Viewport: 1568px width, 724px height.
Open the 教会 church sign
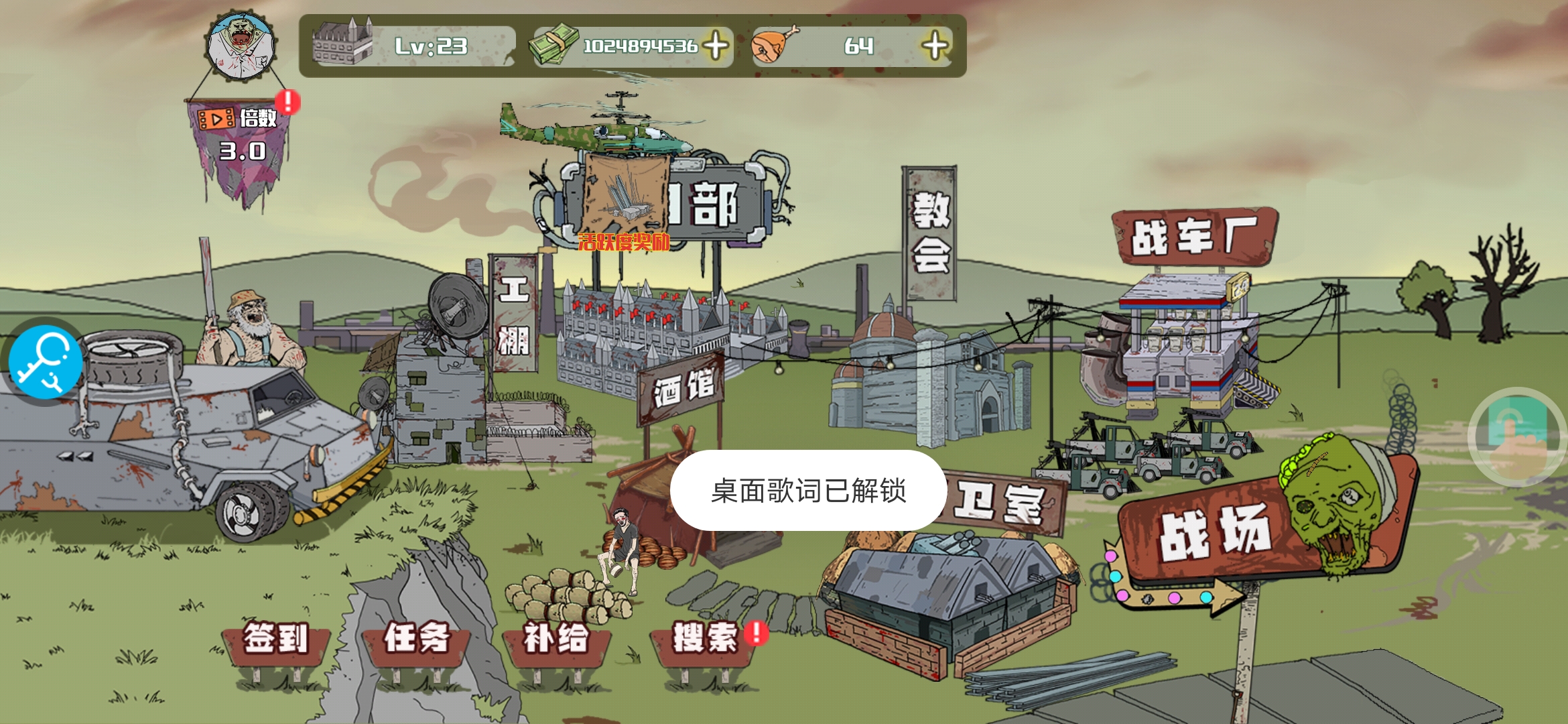pyautogui.click(x=930, y=233)
